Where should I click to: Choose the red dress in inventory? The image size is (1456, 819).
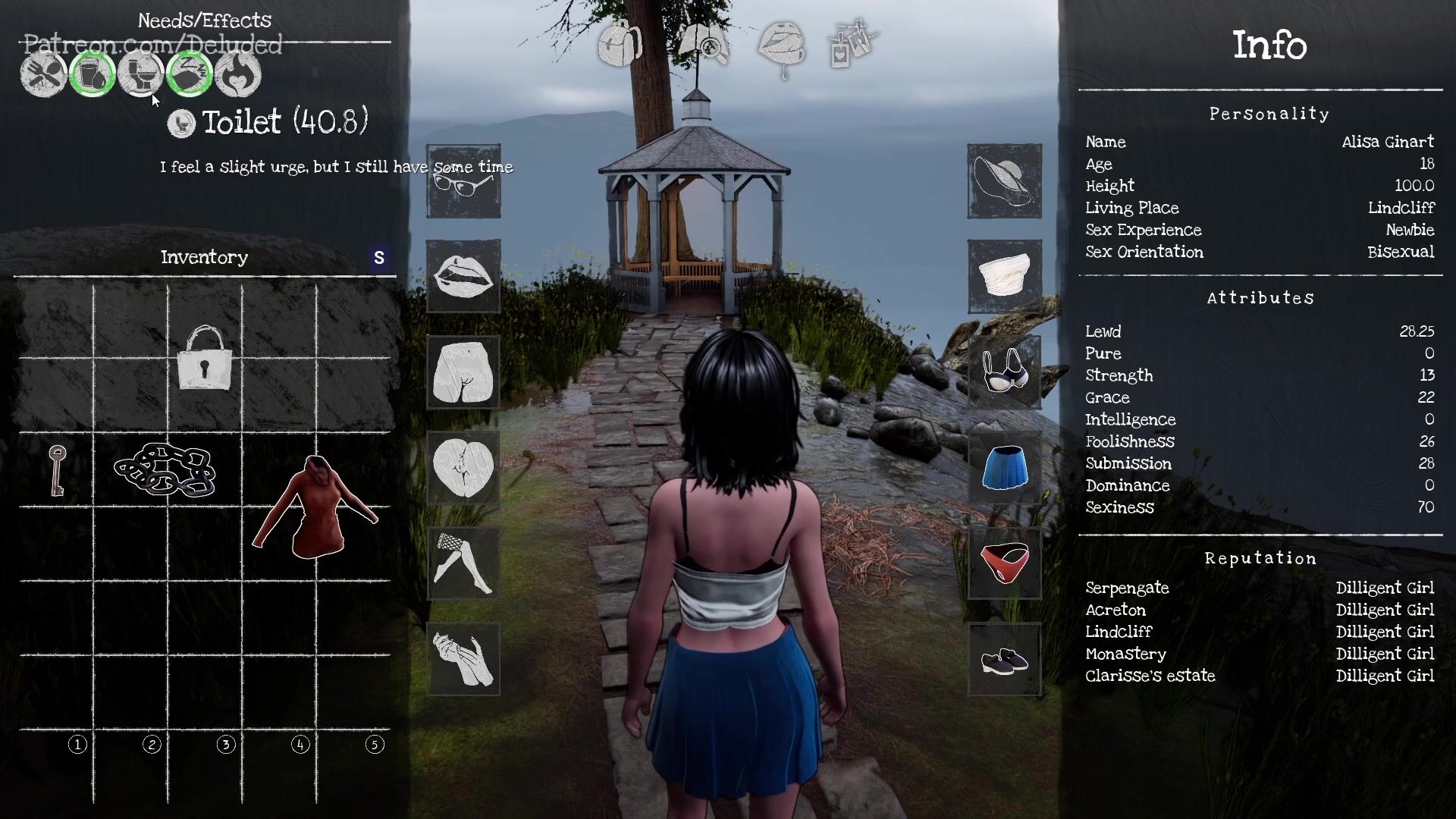coord(315,507)
